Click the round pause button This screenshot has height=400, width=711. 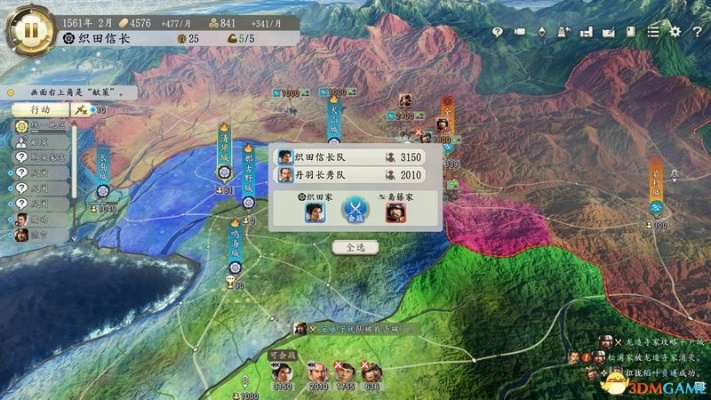pyautogui.click(x=30, y=30)
